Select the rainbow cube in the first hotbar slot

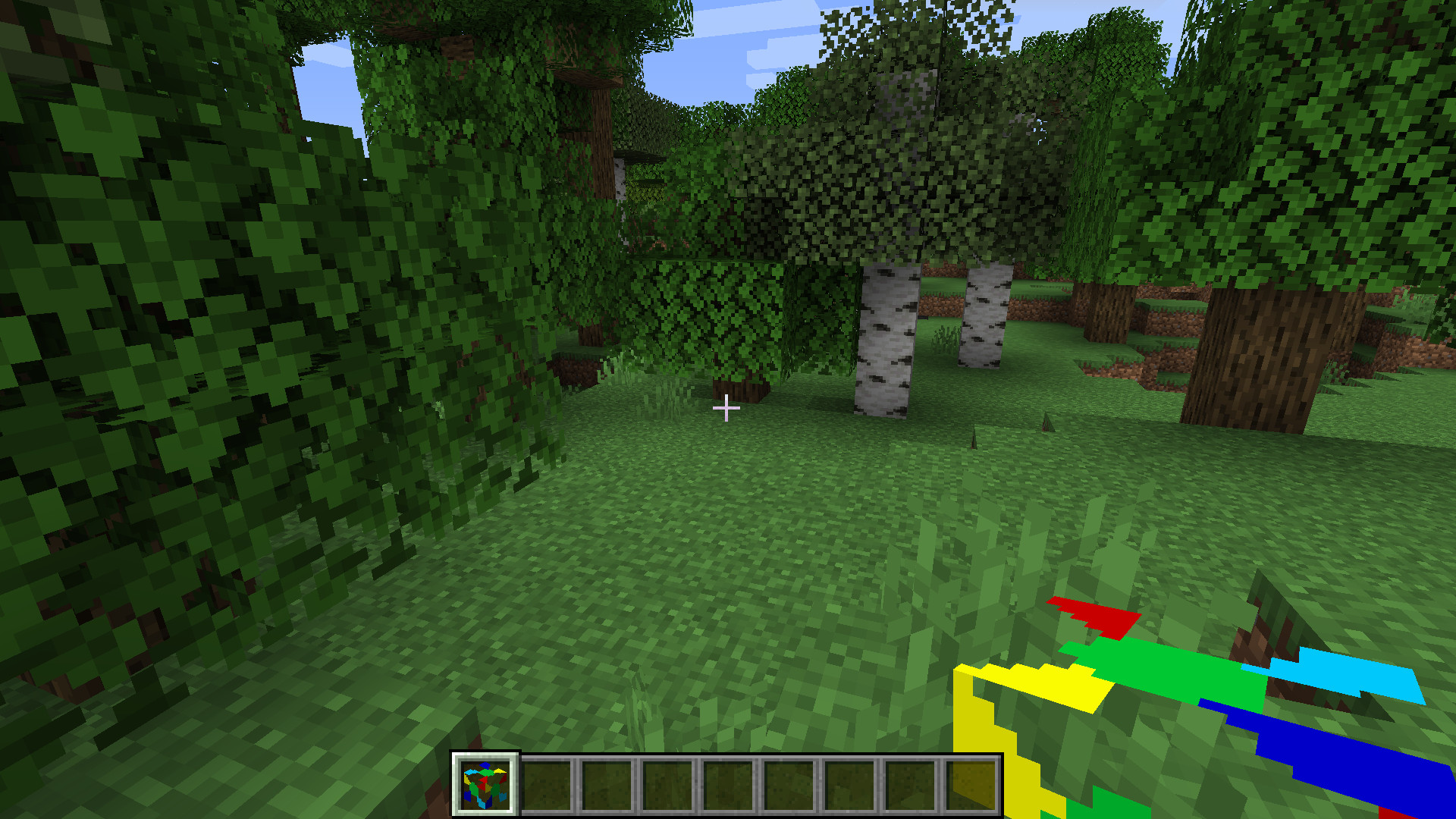pyautogui.click(x=486, y=785)
